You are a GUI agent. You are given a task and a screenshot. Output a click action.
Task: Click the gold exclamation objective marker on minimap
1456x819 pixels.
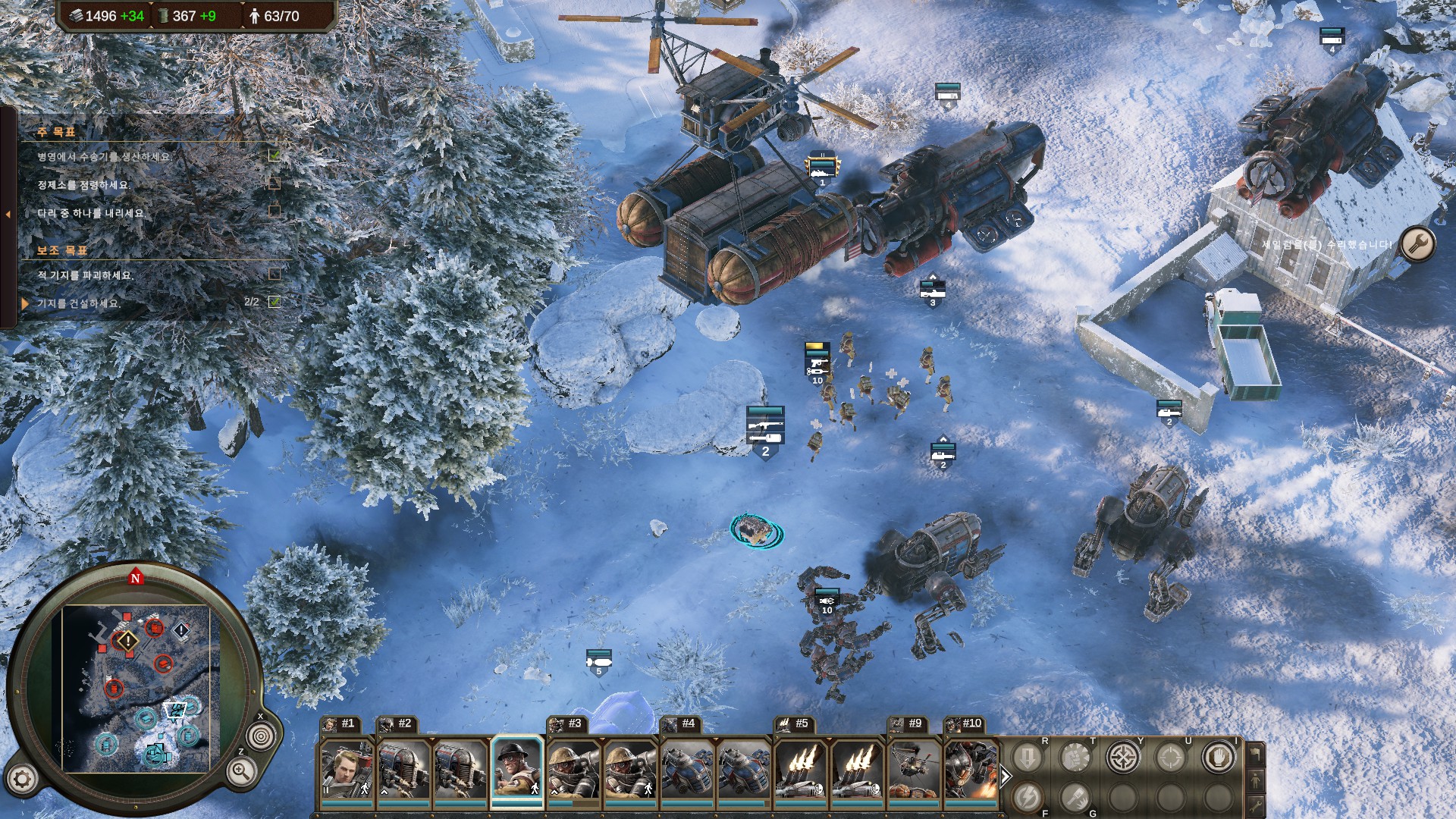coord(127,642)
